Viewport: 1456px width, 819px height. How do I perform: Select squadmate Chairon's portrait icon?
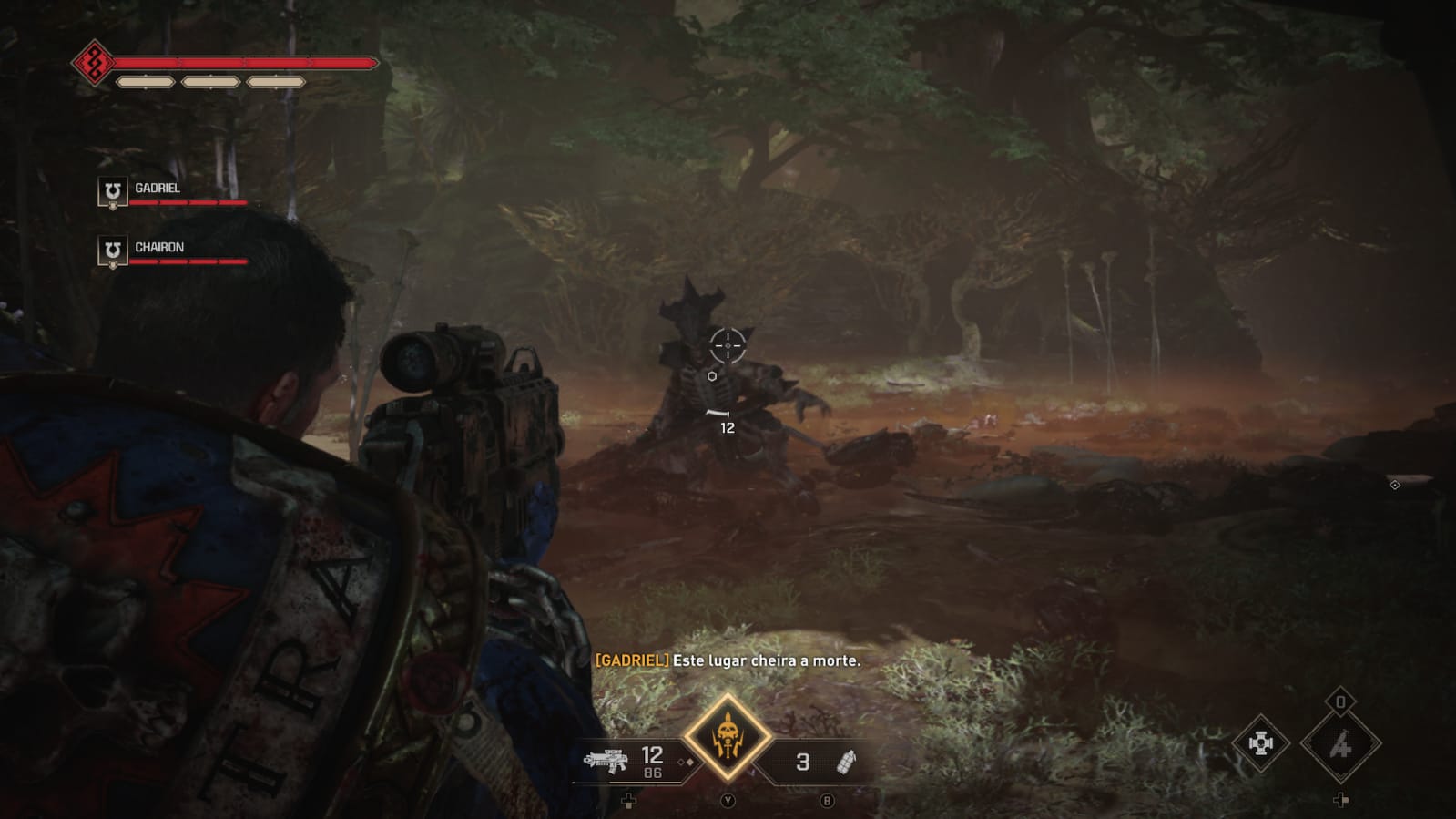click(x=112, y=251)
